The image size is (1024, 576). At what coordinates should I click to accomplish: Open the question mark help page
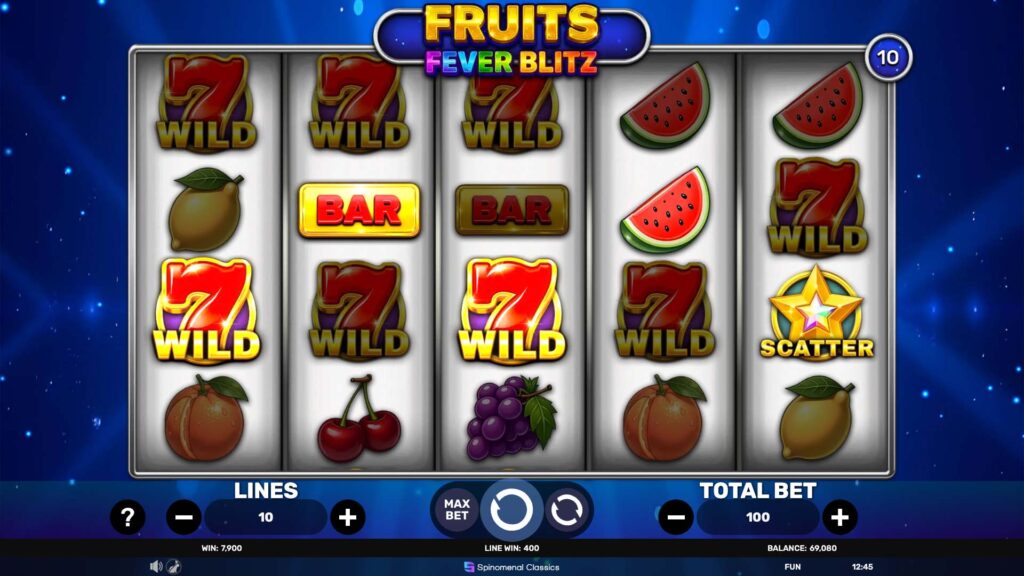[x=127, y=517]
